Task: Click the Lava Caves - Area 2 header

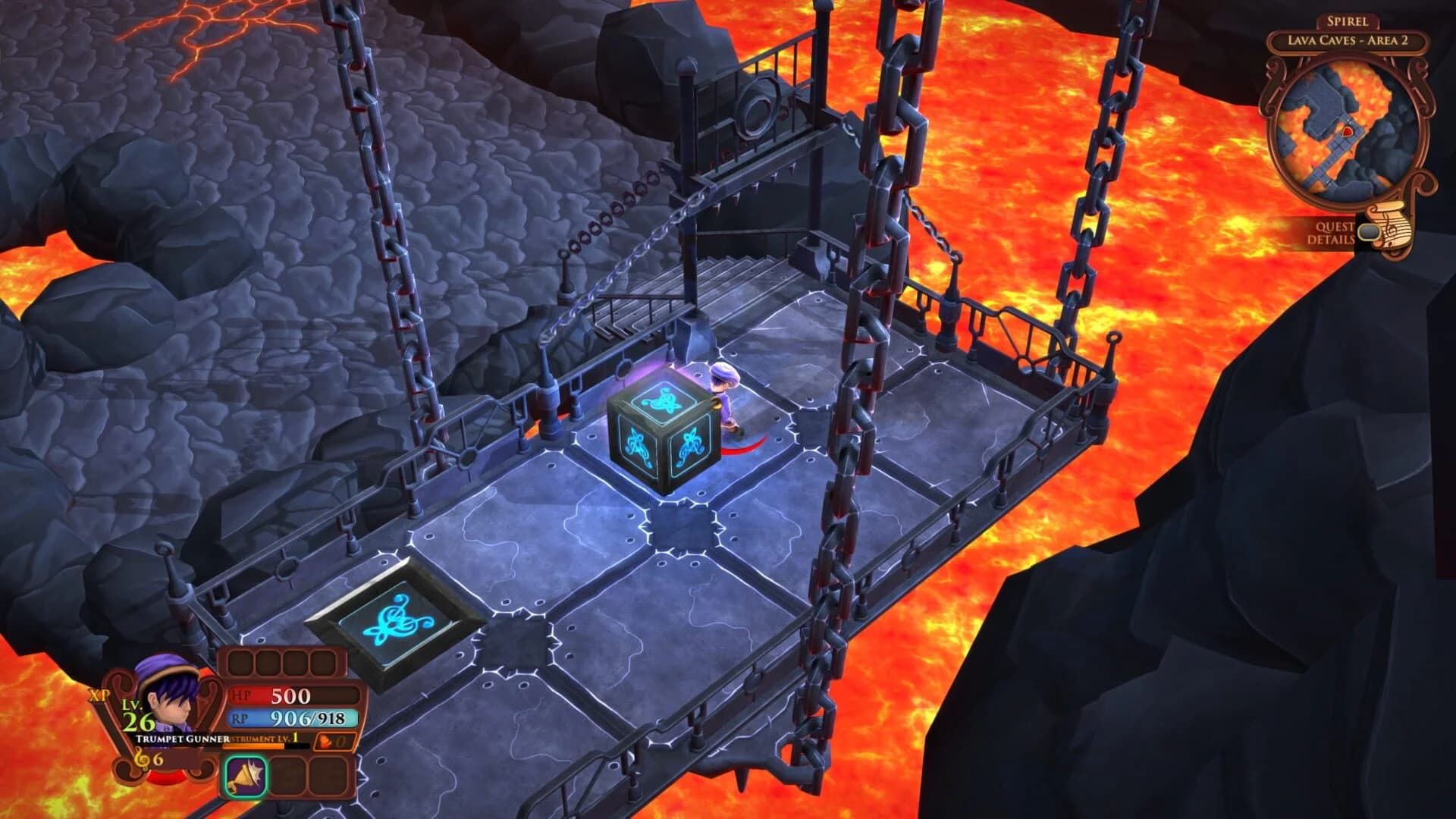Action: click(1348, 40)
